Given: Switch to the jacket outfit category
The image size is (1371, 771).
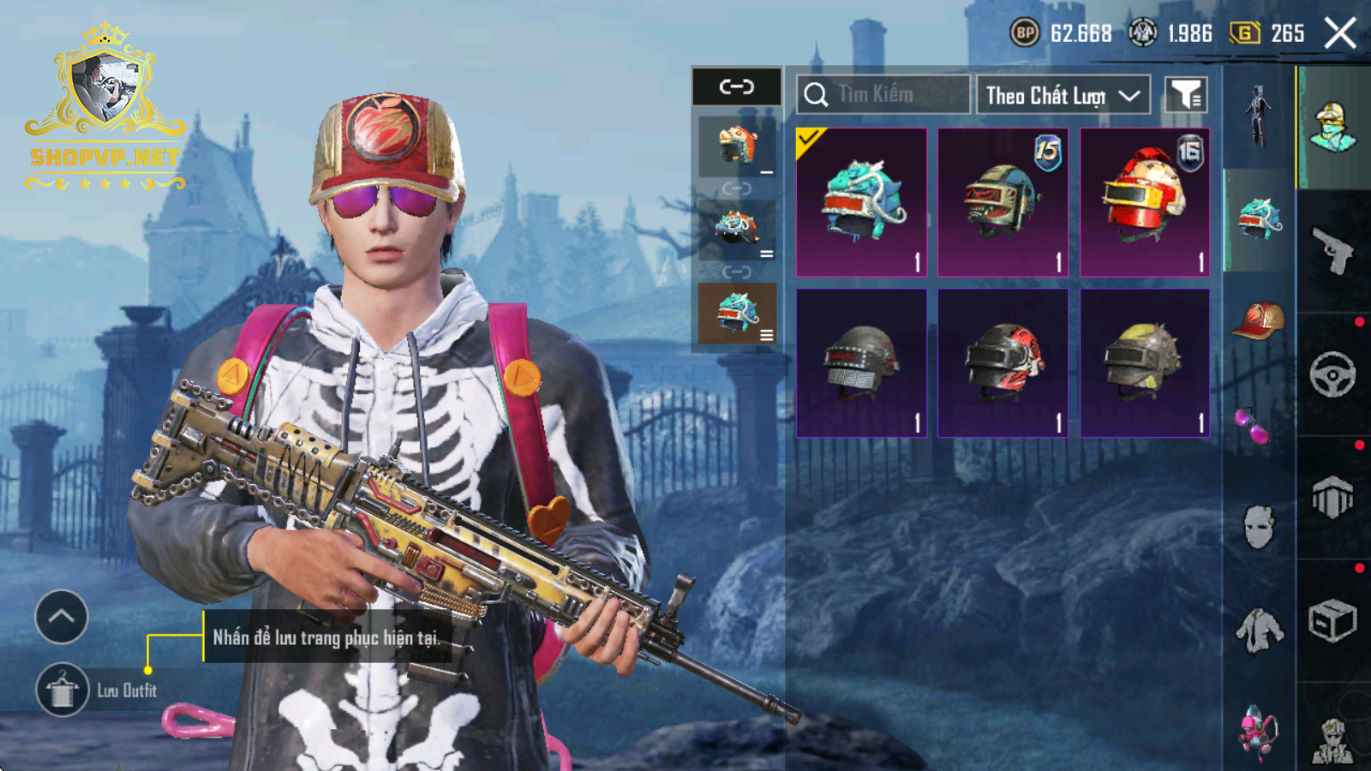Looking at the screenshot, I should tap(1258, 630).
